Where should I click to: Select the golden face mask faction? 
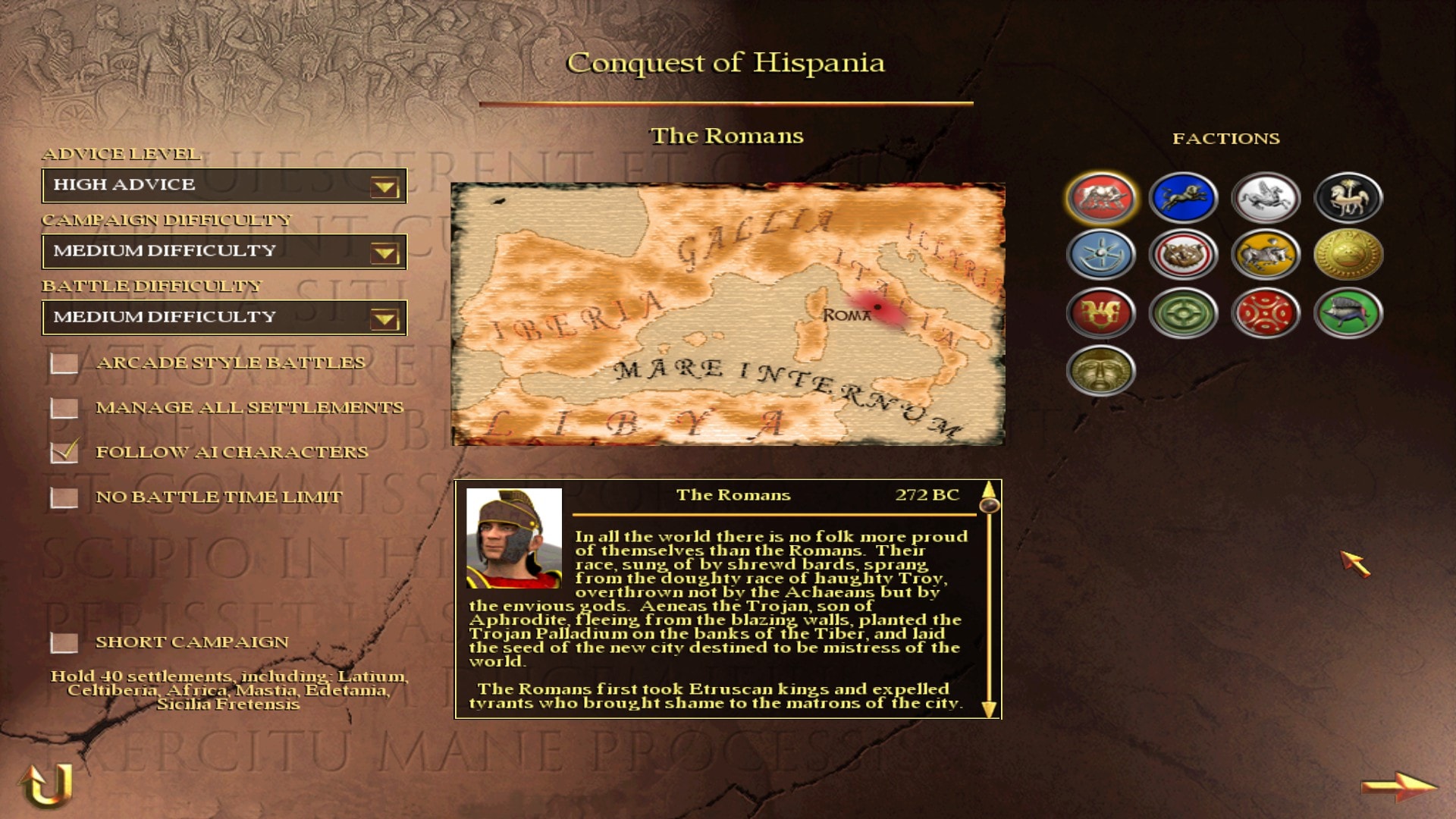coord(1101,370)
